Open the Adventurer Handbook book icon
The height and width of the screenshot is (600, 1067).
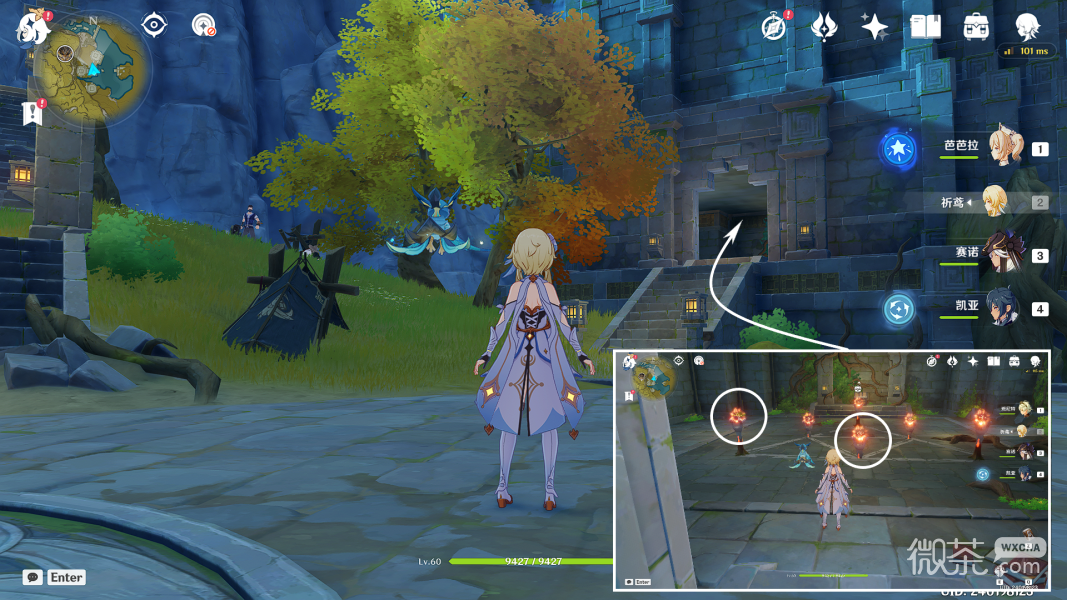click(x=925, y=27)
